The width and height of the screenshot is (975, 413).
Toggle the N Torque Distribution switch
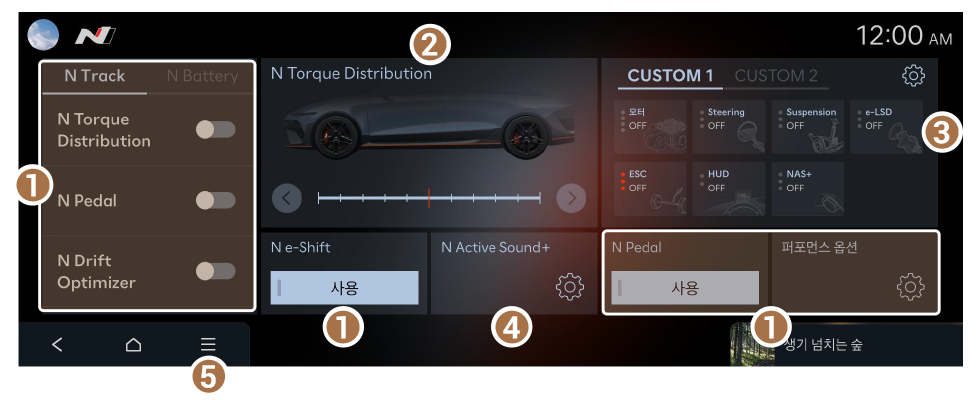click(215, 129)
